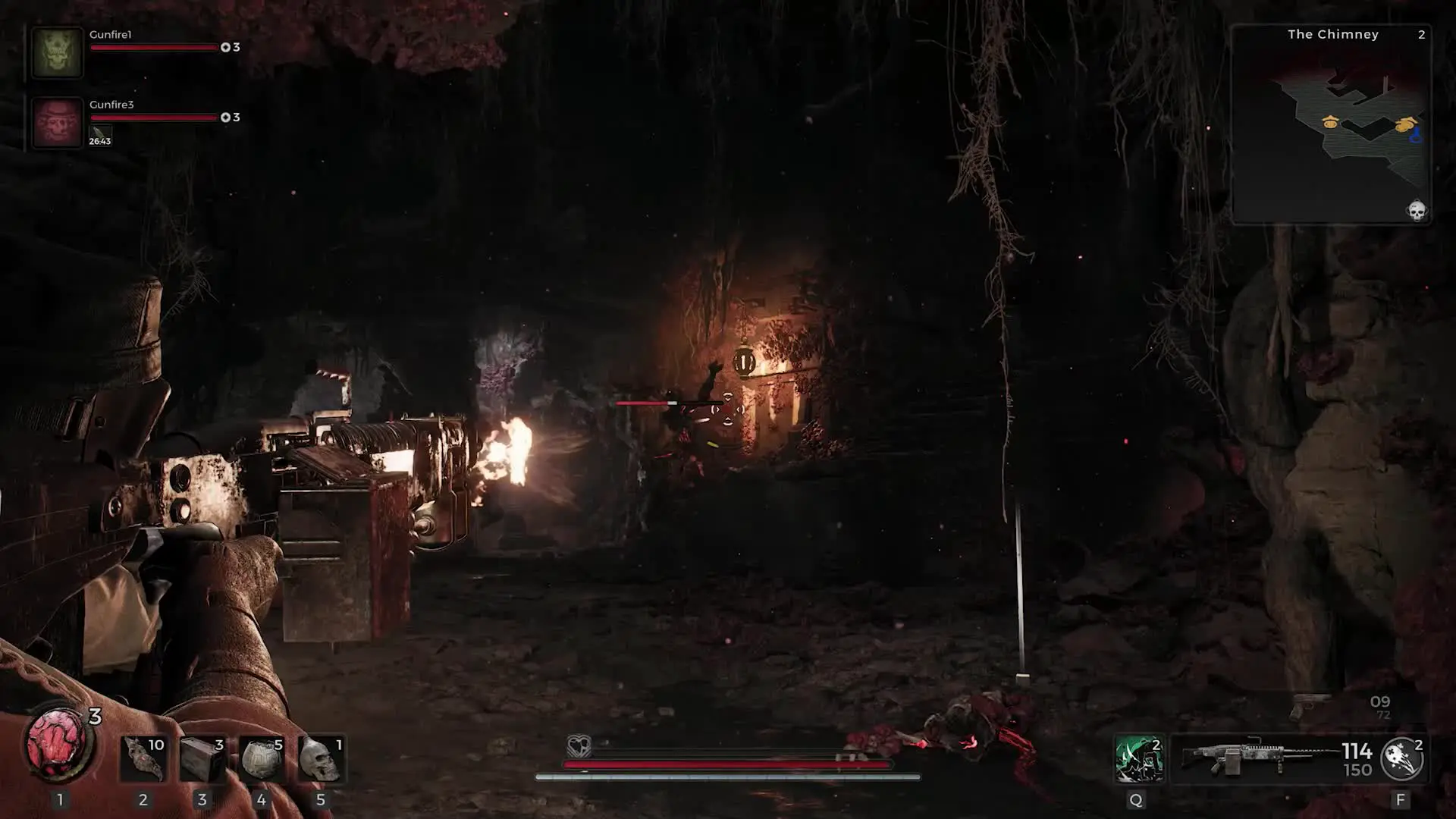Screen dimensions: 1456x819
Task: Trigger the weapon mod comet icon
Action: 1401,758
